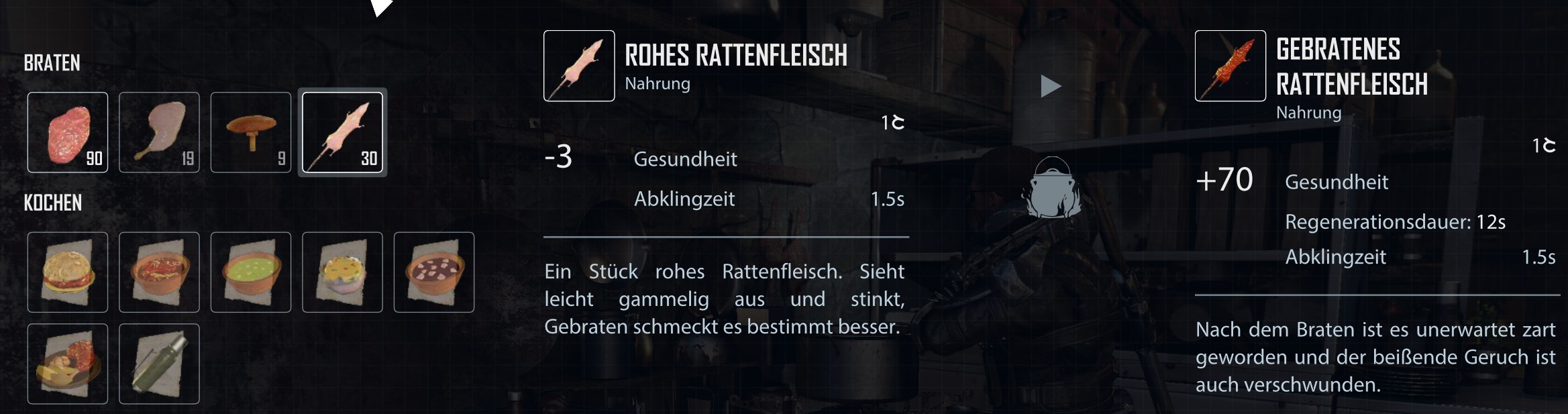Choose the green thermos flask recipe
This screenshot has height=414, width=1568.
pos(159,364)
